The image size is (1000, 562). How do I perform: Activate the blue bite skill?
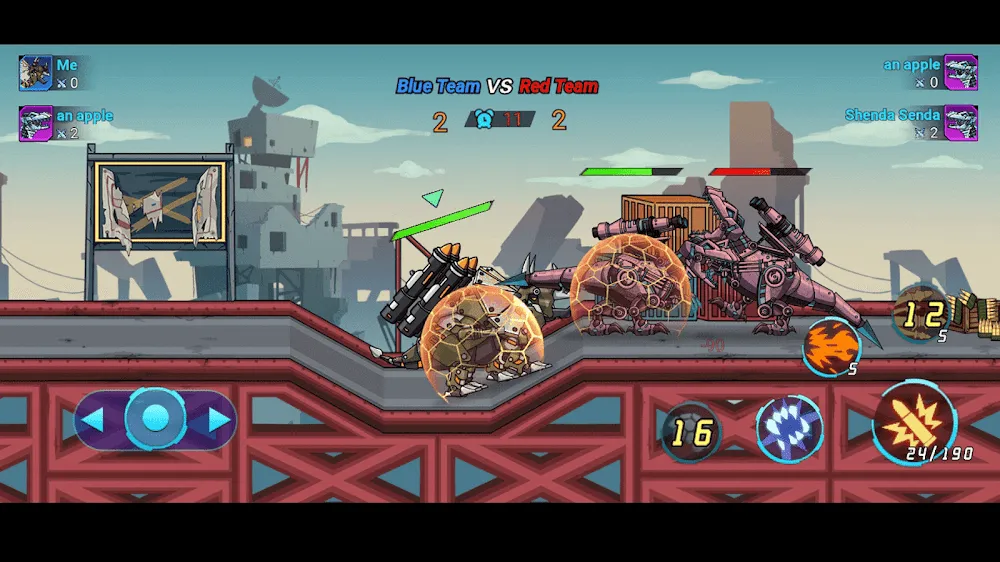pos(789,429)
